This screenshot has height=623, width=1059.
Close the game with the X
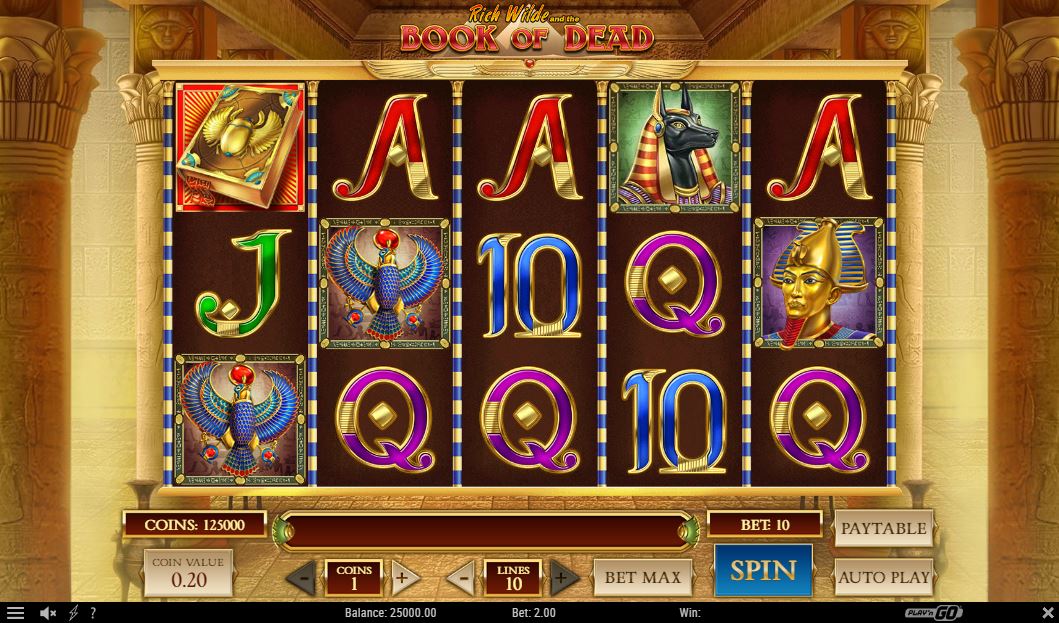1047,613
